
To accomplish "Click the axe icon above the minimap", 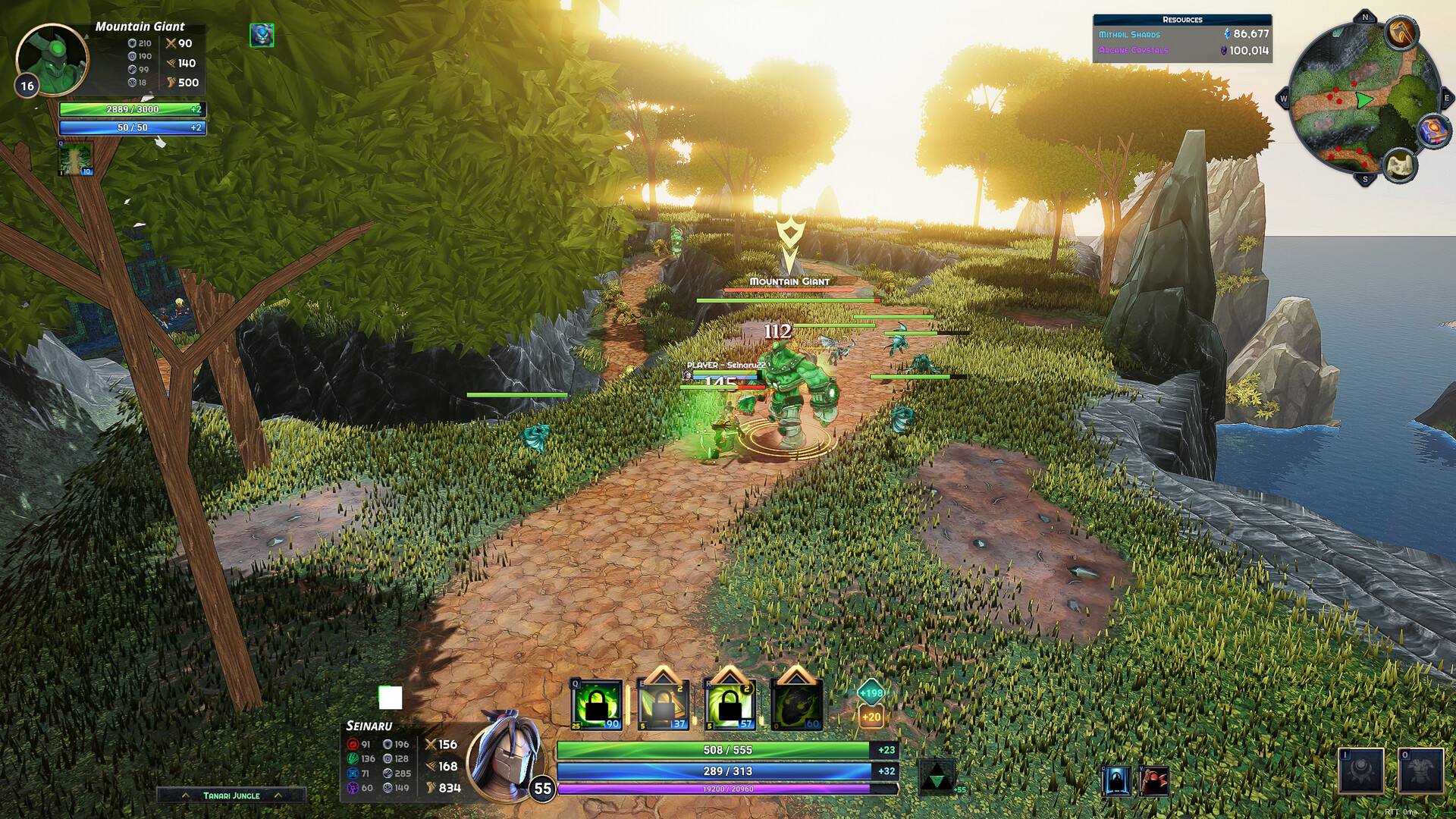I will point(1401,34).
